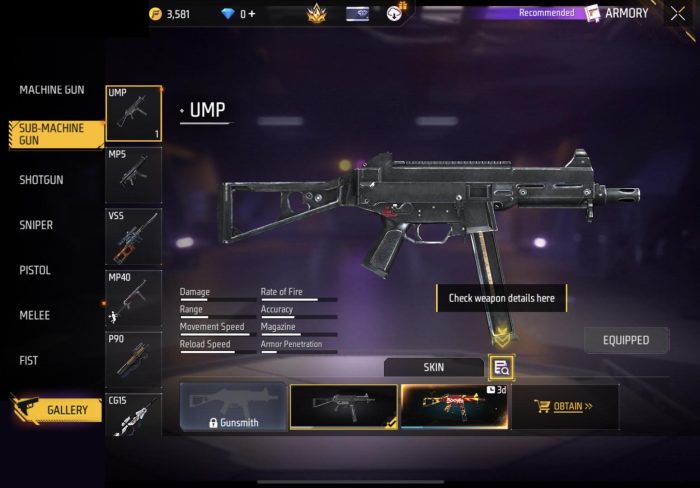Viewport: 700px width, 488px height.
Task: Select the Shotgun weapon category
Action: 42,180
